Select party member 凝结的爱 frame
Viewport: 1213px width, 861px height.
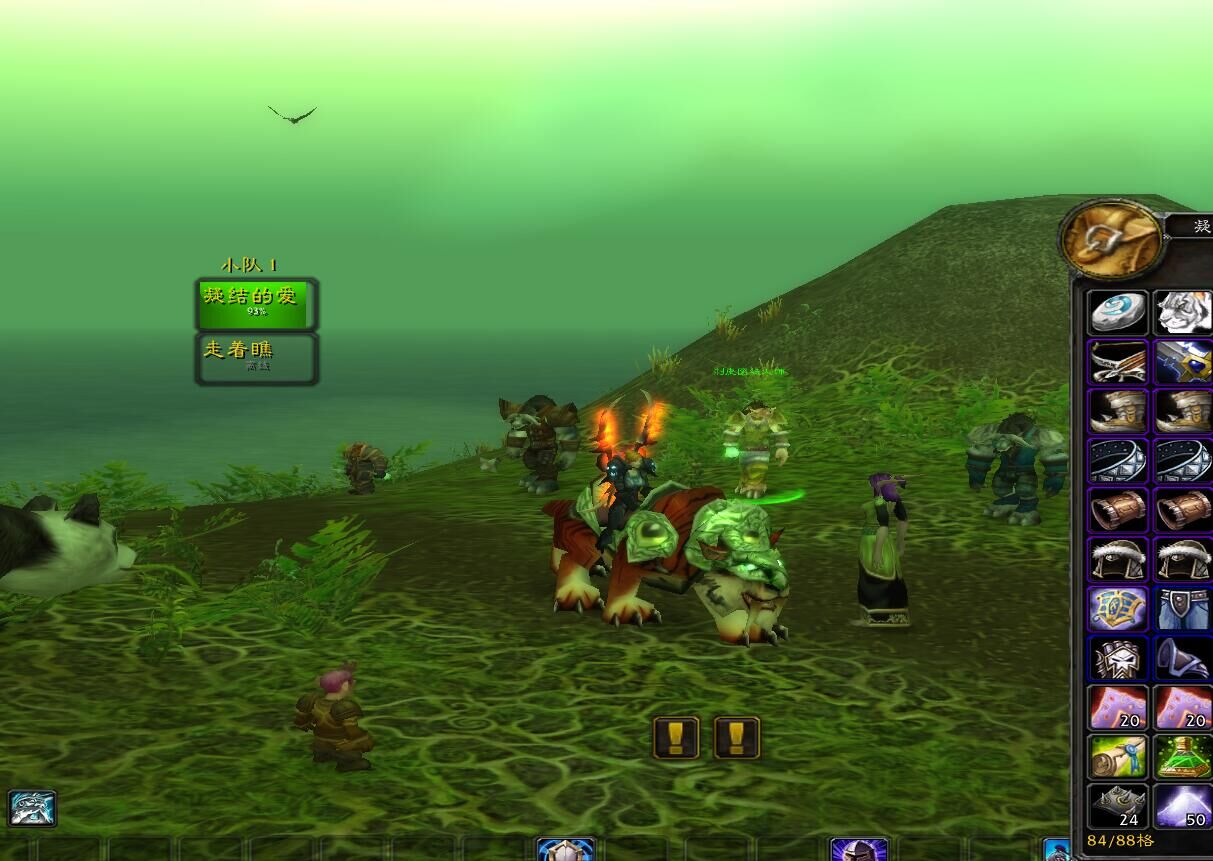pyautogui.click(x=257, y=304)
